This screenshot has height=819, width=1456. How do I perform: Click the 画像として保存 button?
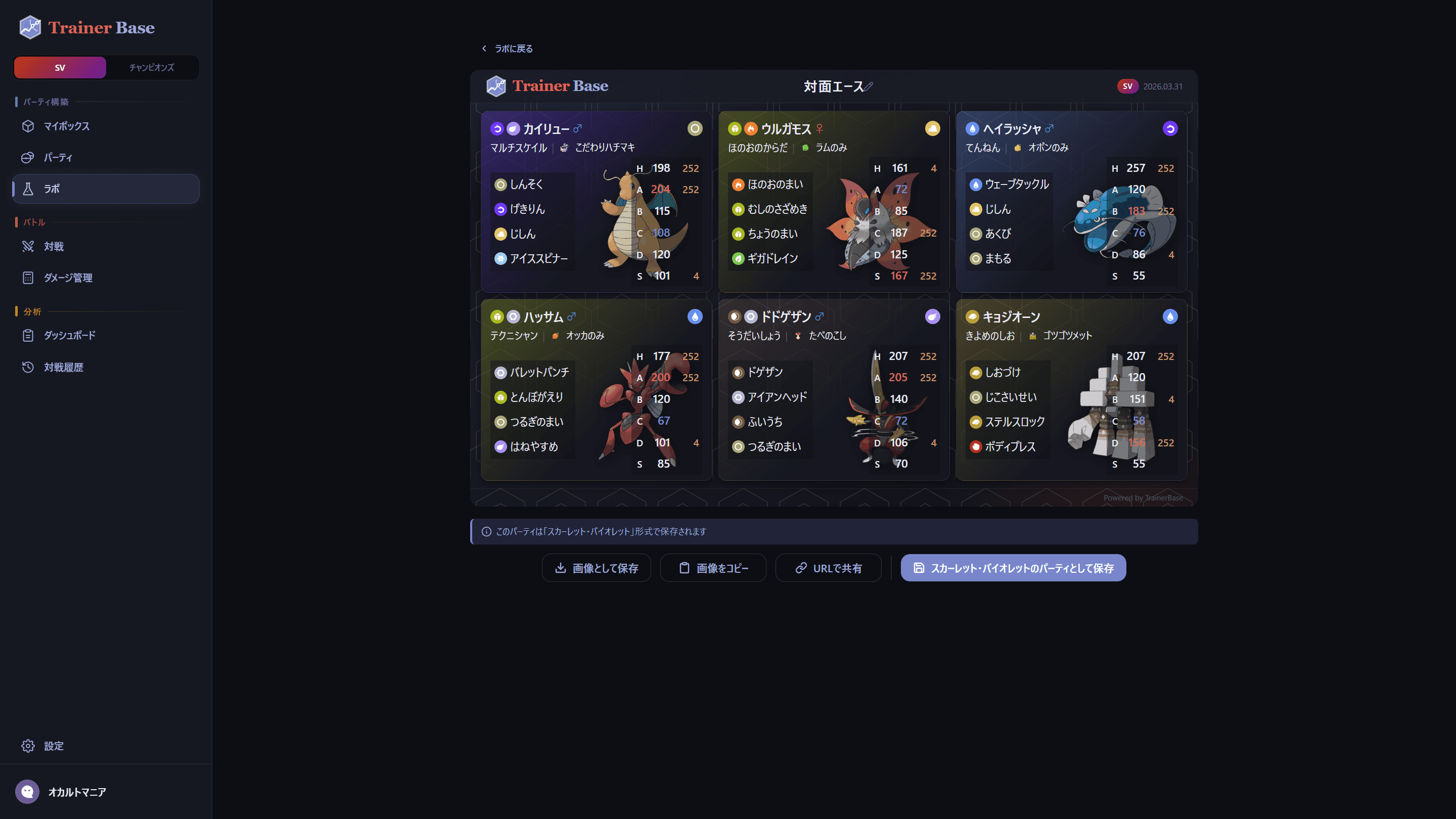597,568
